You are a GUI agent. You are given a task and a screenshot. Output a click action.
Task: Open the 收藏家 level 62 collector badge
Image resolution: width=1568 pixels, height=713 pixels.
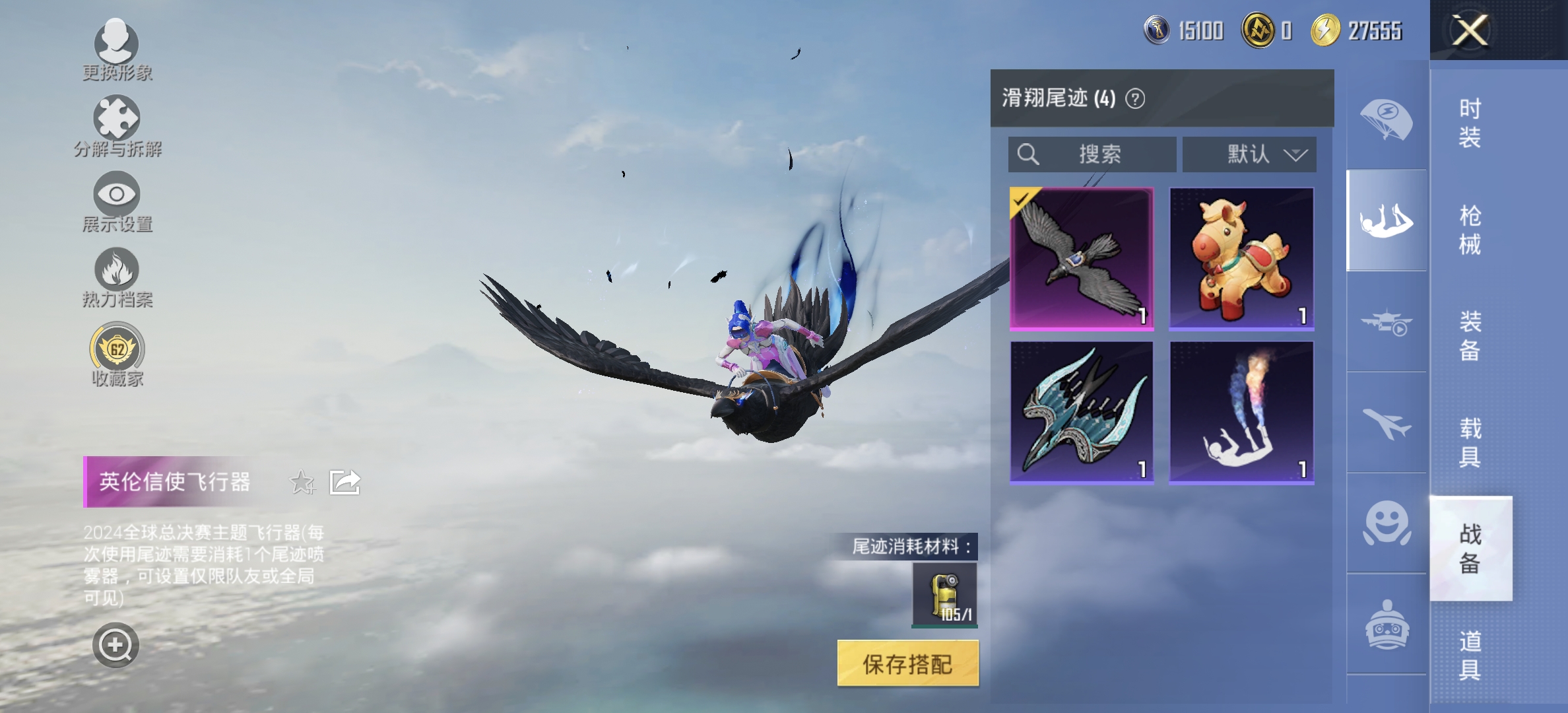(115, 349)
